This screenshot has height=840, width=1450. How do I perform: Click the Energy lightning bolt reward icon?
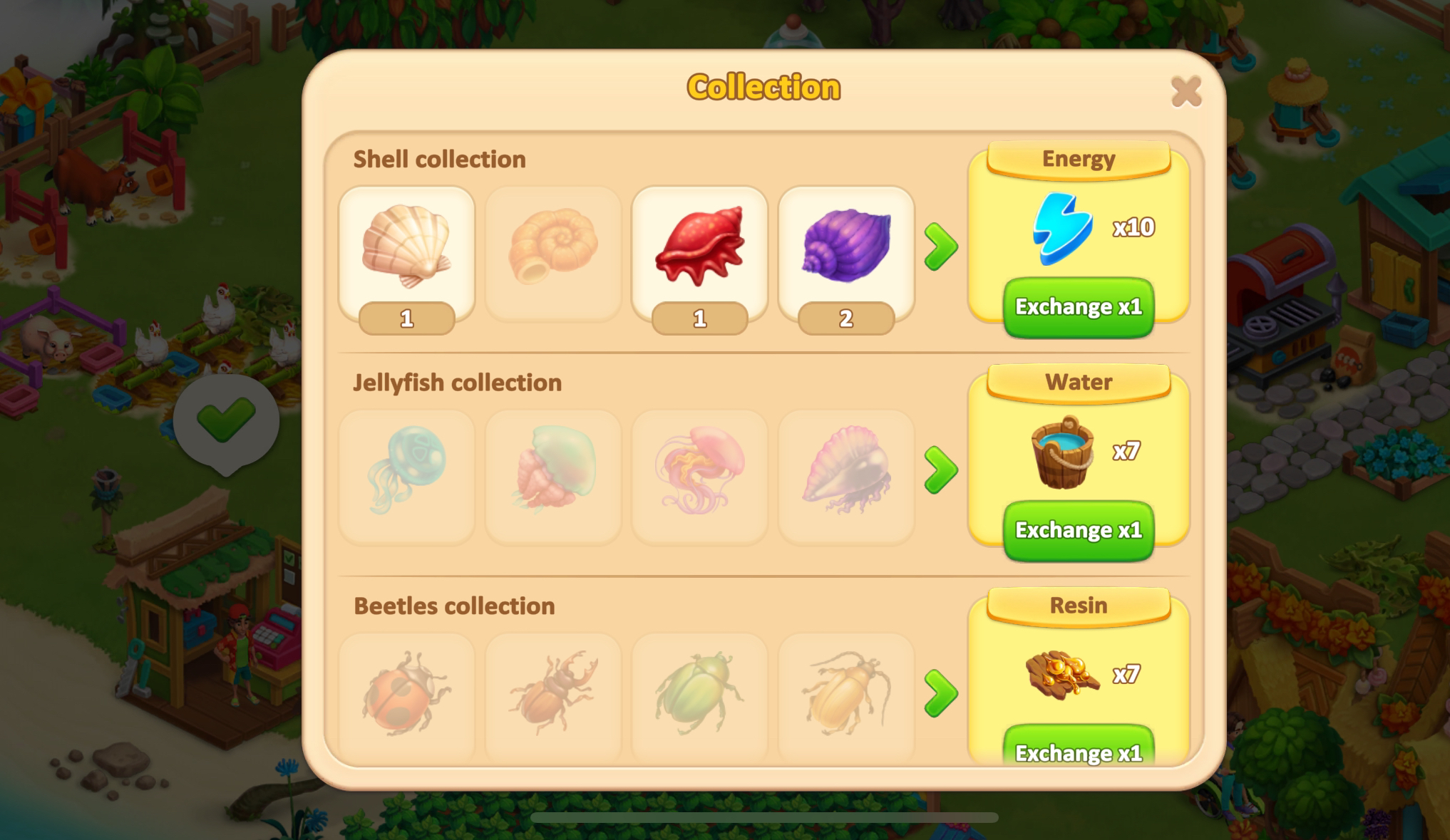(x=1062, y=228)
